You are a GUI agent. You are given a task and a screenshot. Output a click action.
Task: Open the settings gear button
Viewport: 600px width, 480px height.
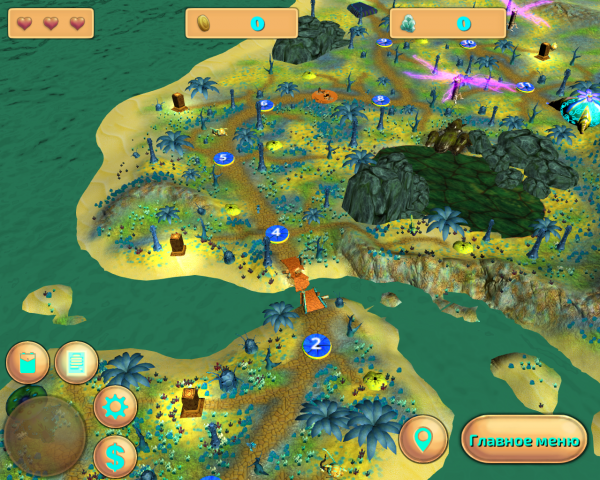point(116,407)
